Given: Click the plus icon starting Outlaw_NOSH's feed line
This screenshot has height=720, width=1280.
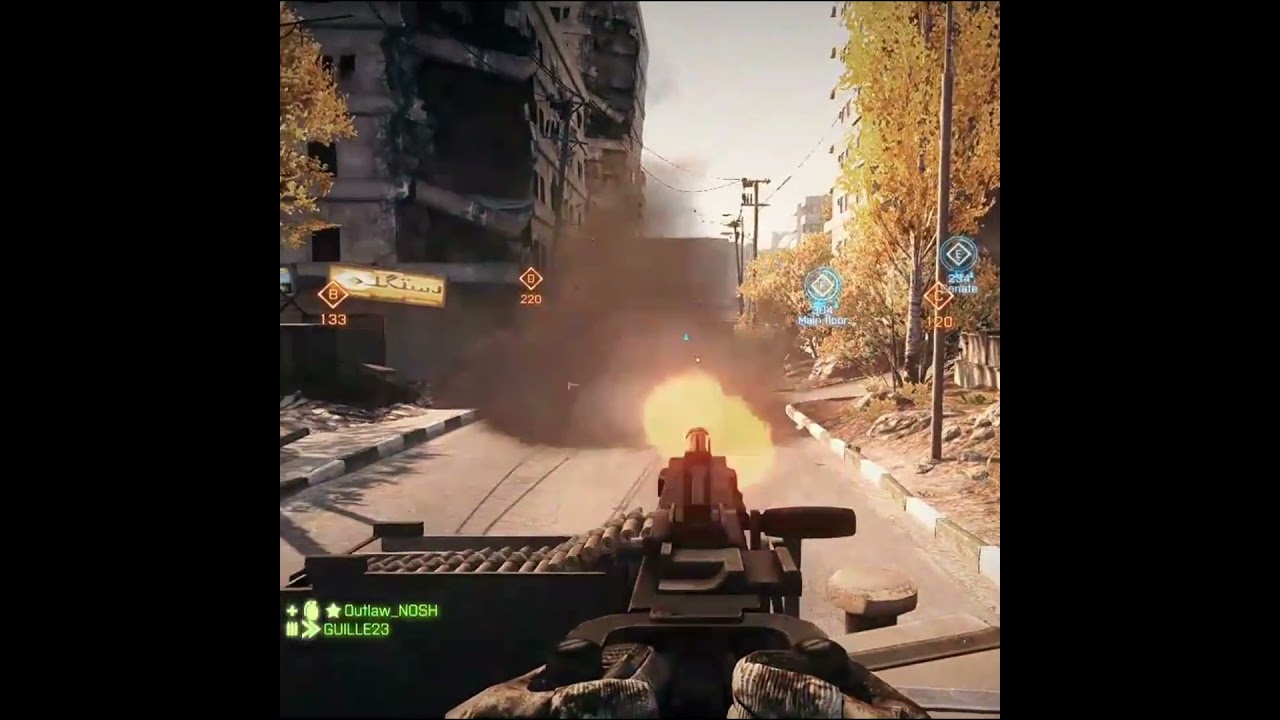Looking at the screenshot, I should click(x=290, y=611).
